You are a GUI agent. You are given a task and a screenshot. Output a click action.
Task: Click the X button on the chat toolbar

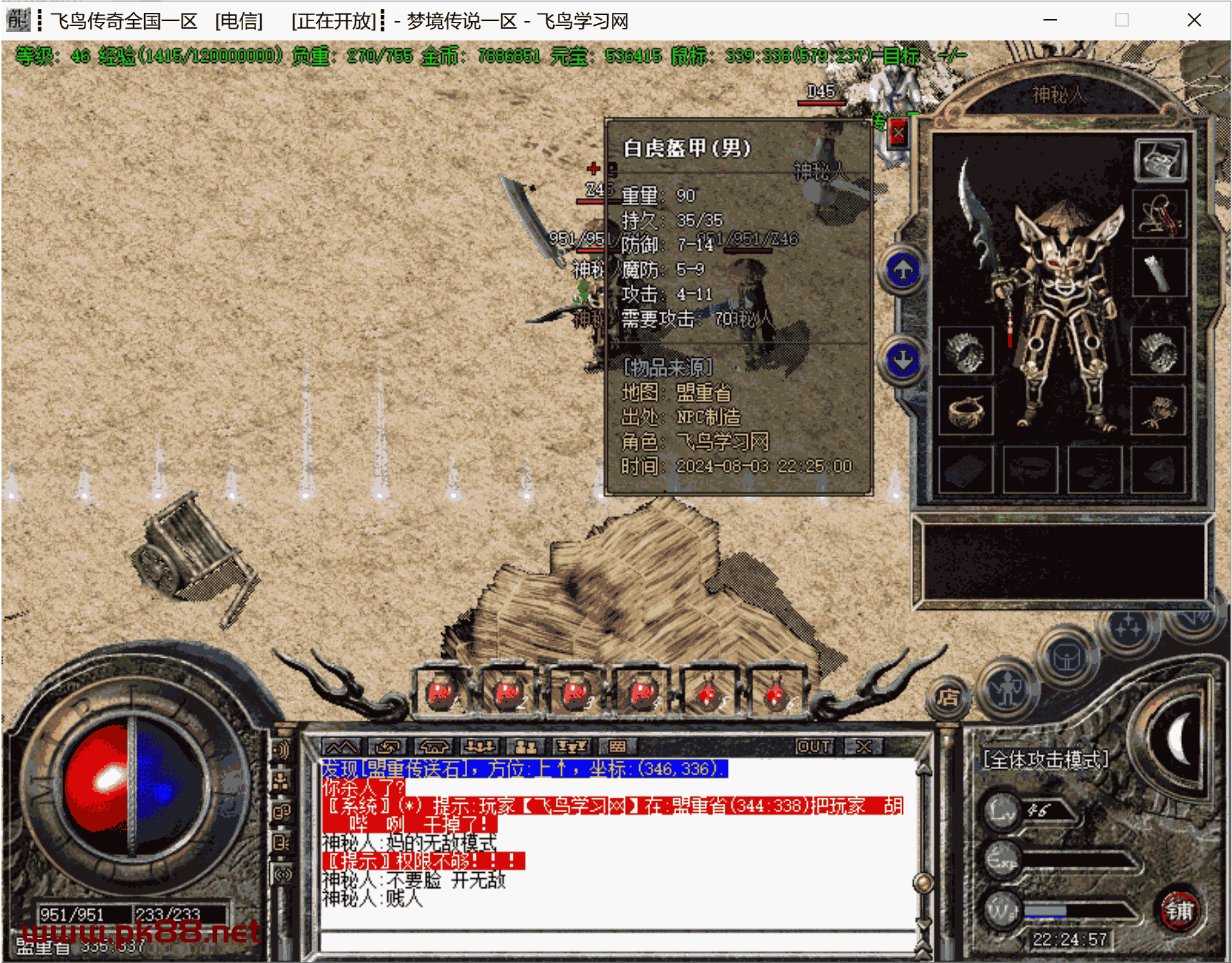(863, 746)
